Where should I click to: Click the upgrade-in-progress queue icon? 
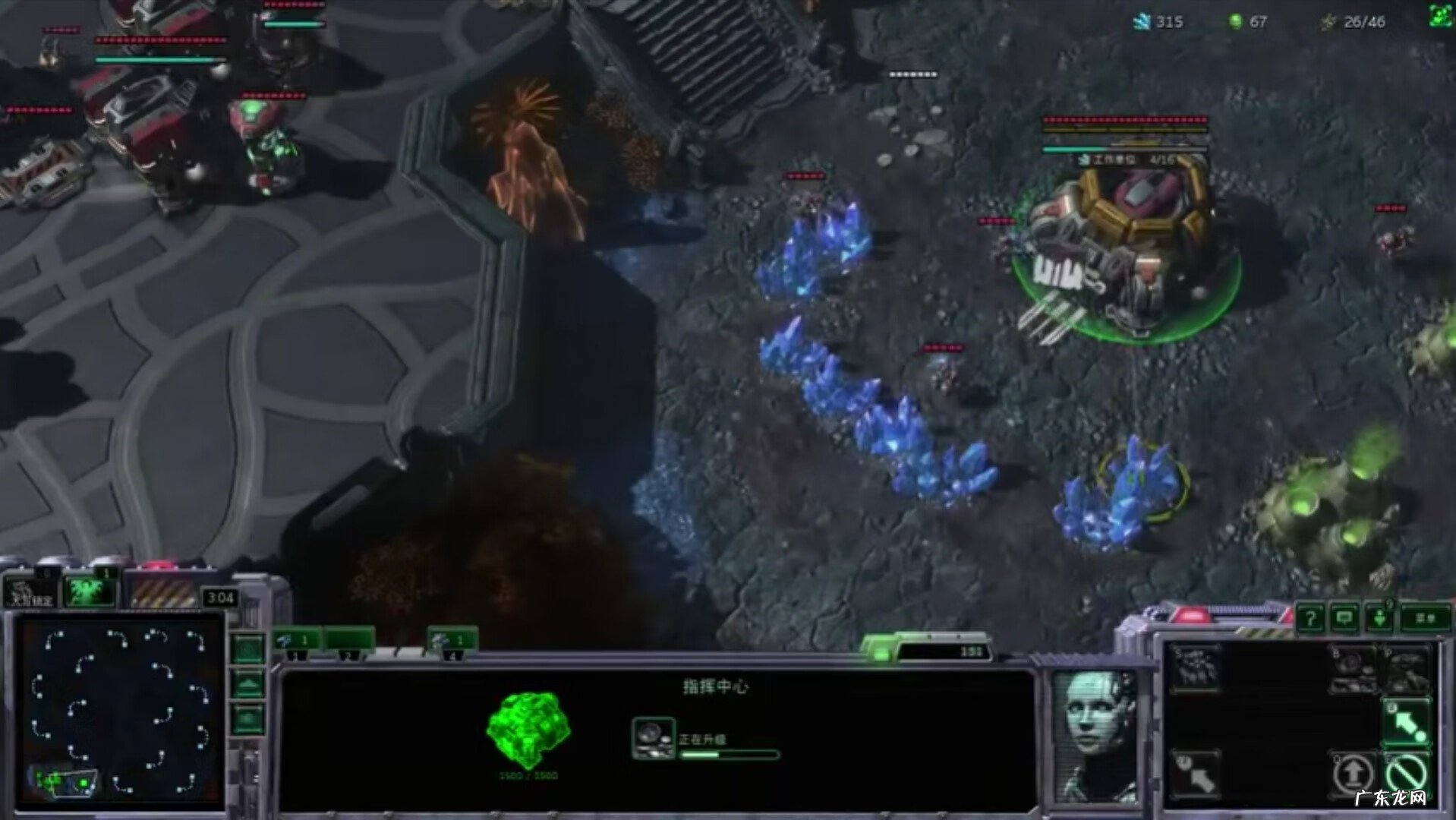pos(653,738)
